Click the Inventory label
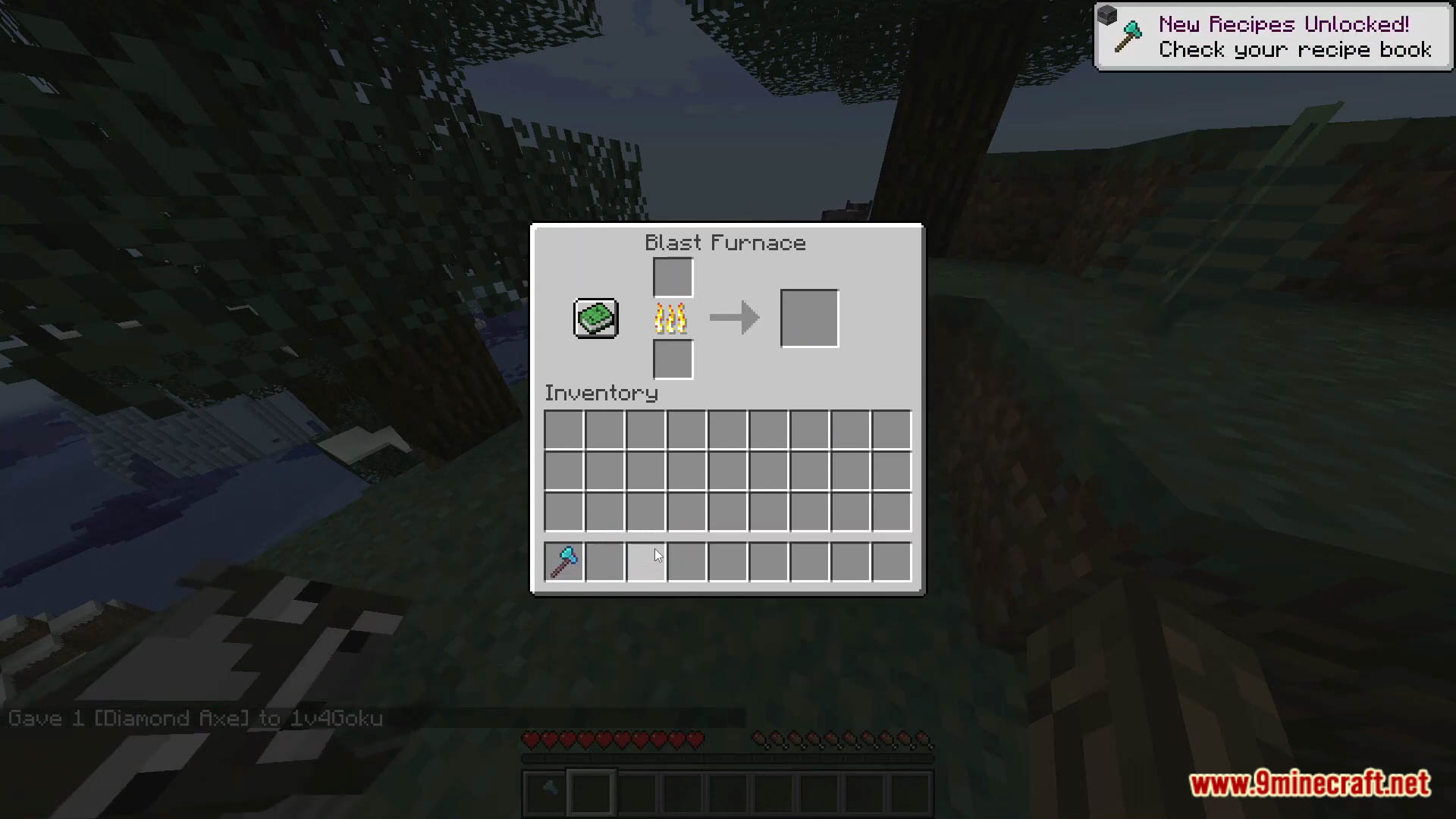1456x819 pixels. [601, 393]
